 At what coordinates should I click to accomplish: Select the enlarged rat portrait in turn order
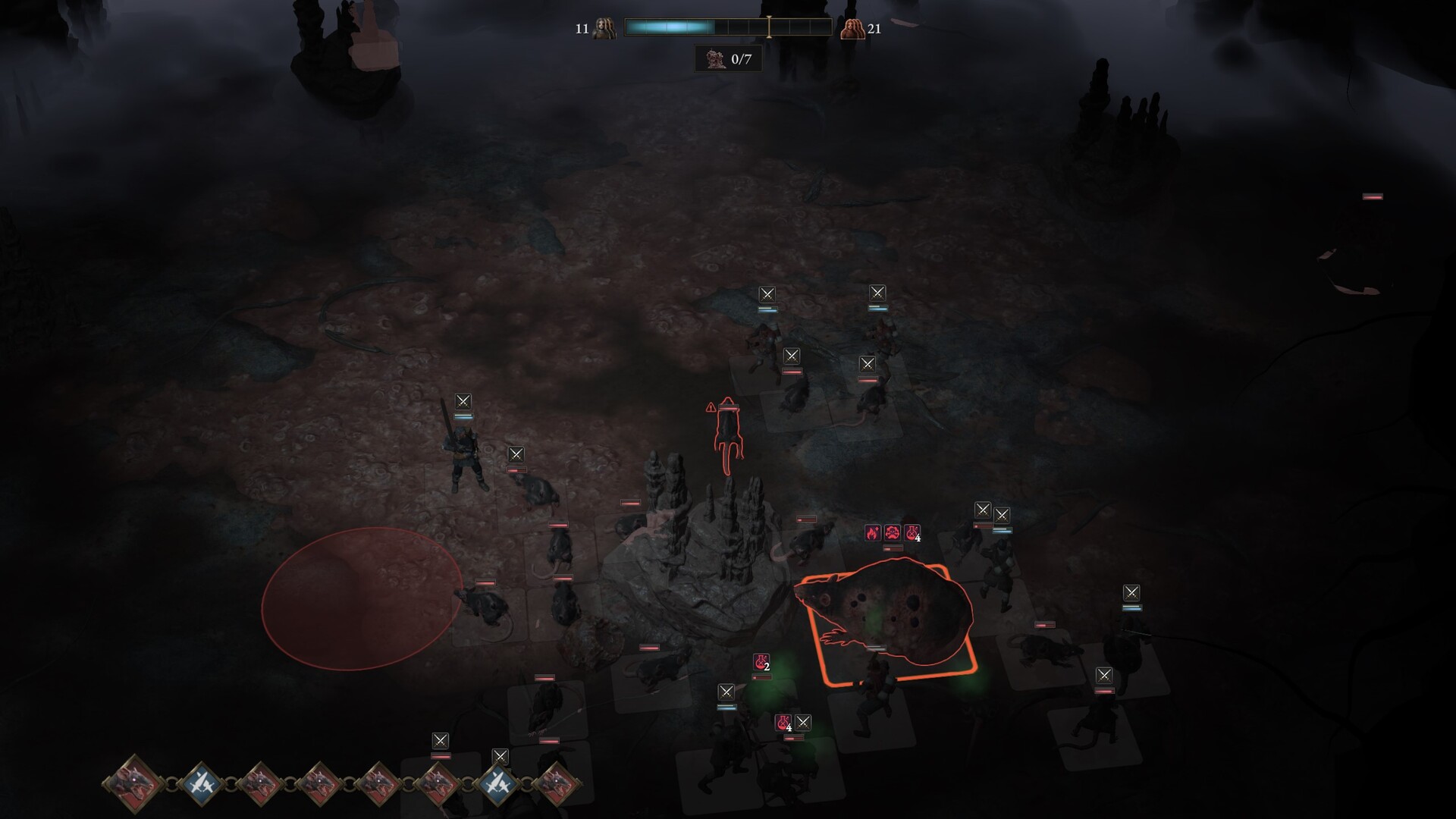coord(135,783)
